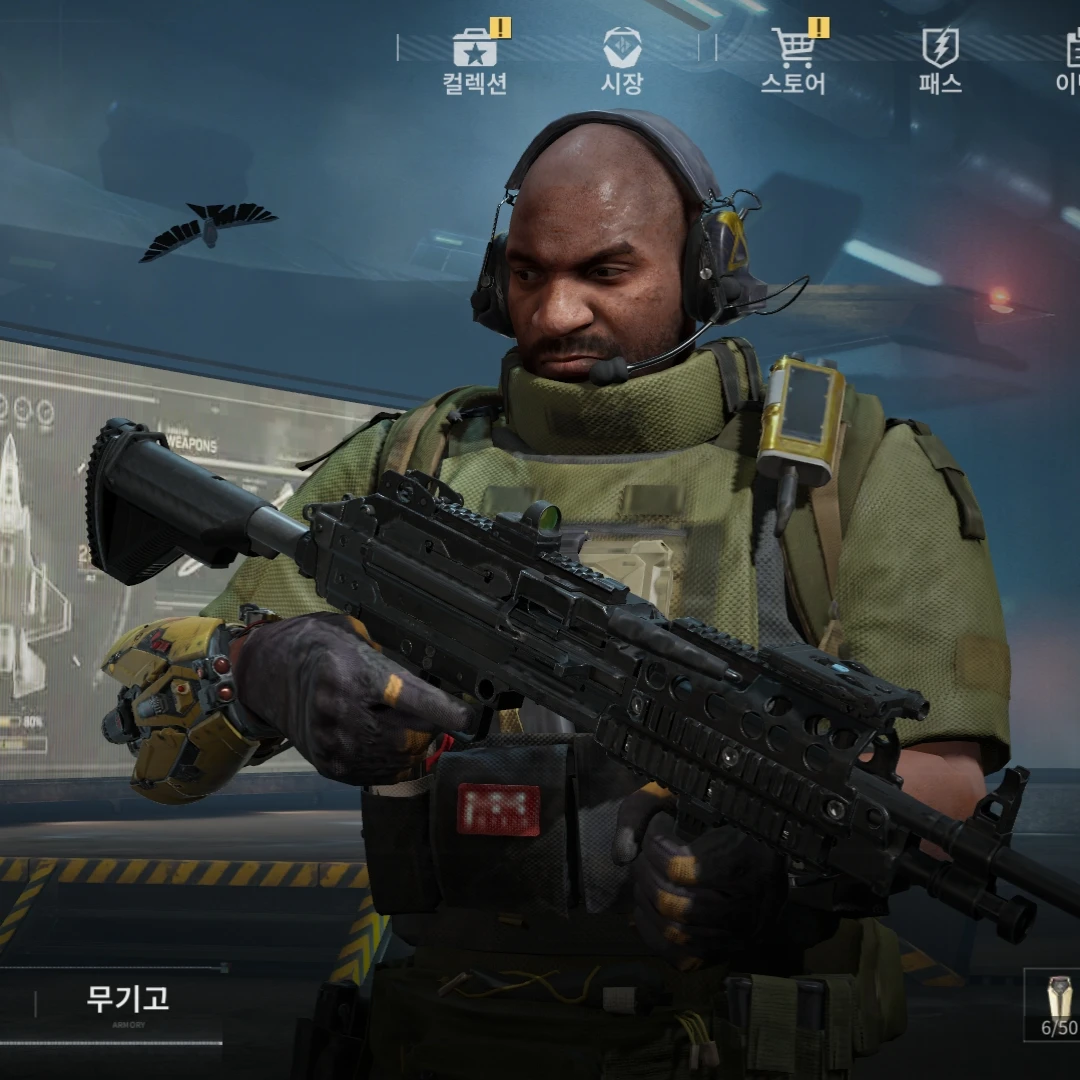Enter the 무기고 armory
The width and height of the screenshot is (1080, 1080).
tap(127, 1000)
